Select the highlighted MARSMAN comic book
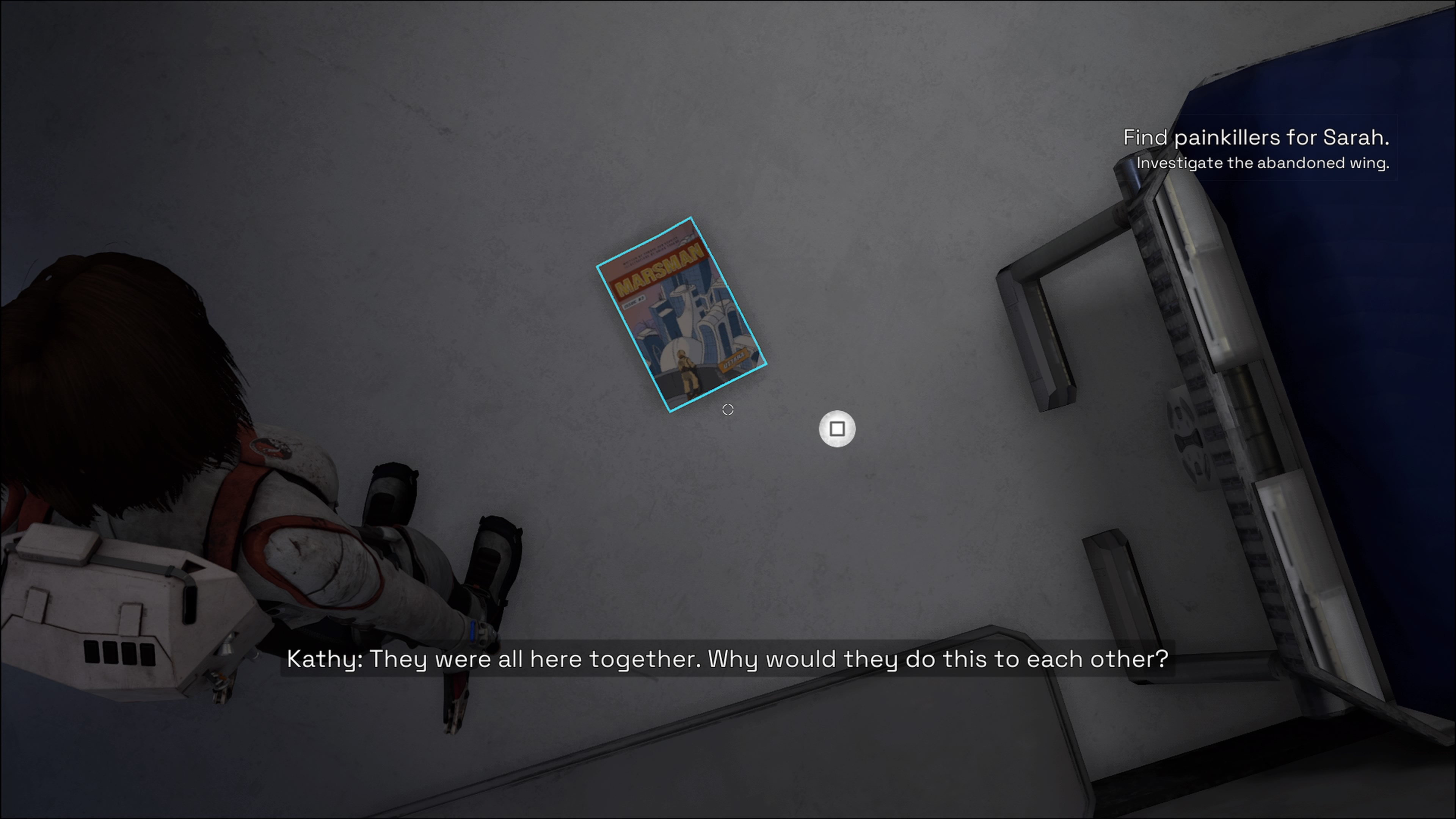This screenshot has height=819, width=1456. [x=682, y=315]
